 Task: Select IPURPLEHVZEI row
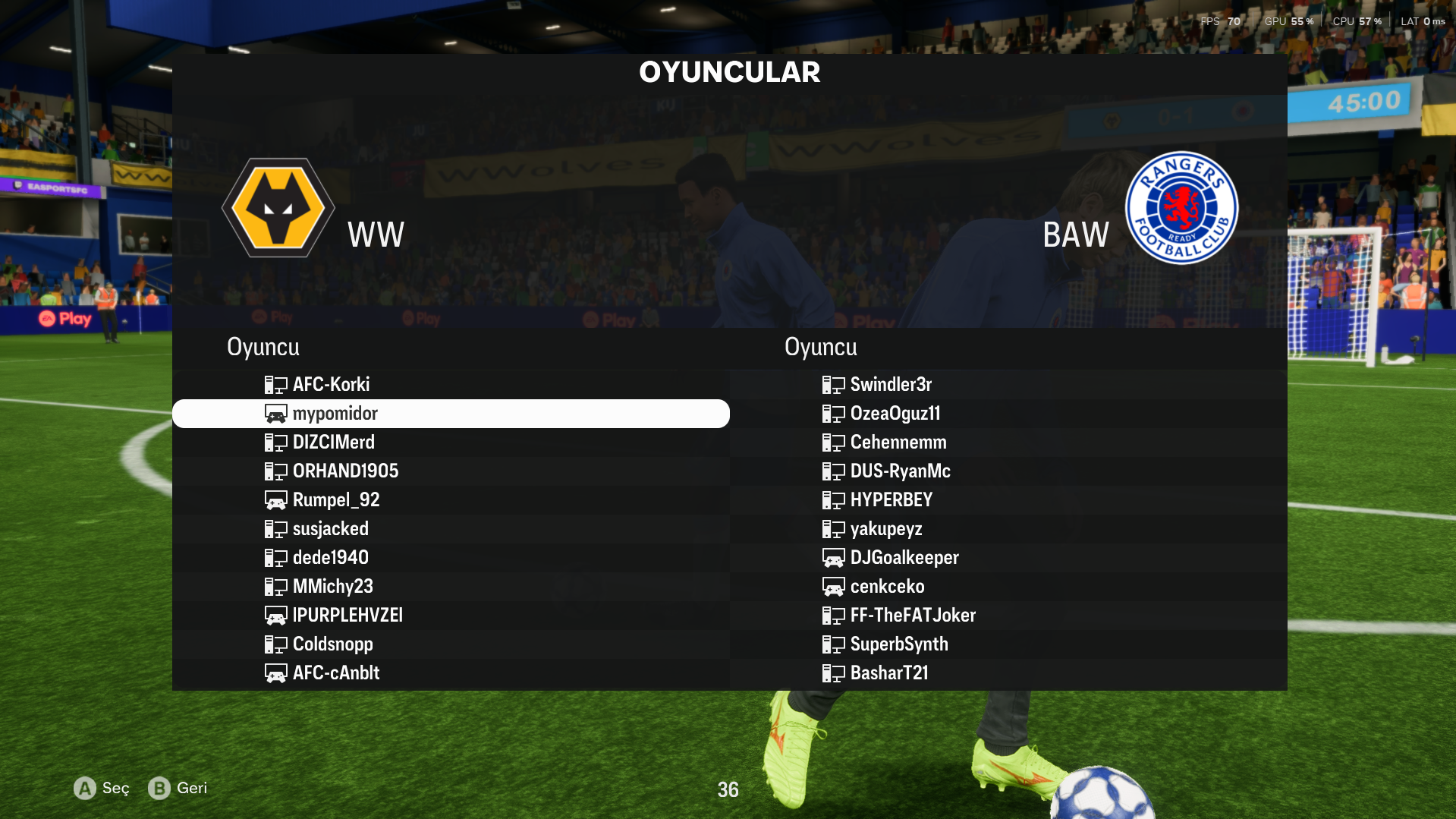coord(347,616)
